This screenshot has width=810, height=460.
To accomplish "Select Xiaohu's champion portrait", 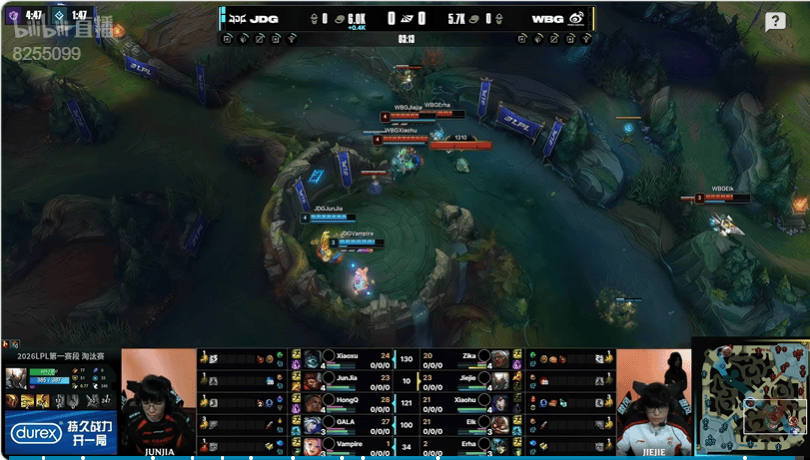I will [501, 401].
